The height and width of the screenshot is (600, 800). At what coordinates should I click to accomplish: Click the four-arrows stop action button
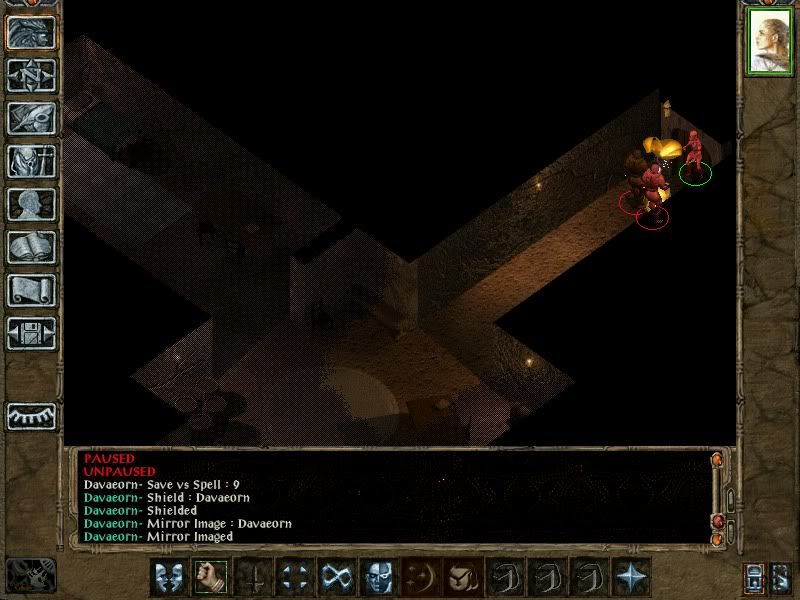(294, 577)
